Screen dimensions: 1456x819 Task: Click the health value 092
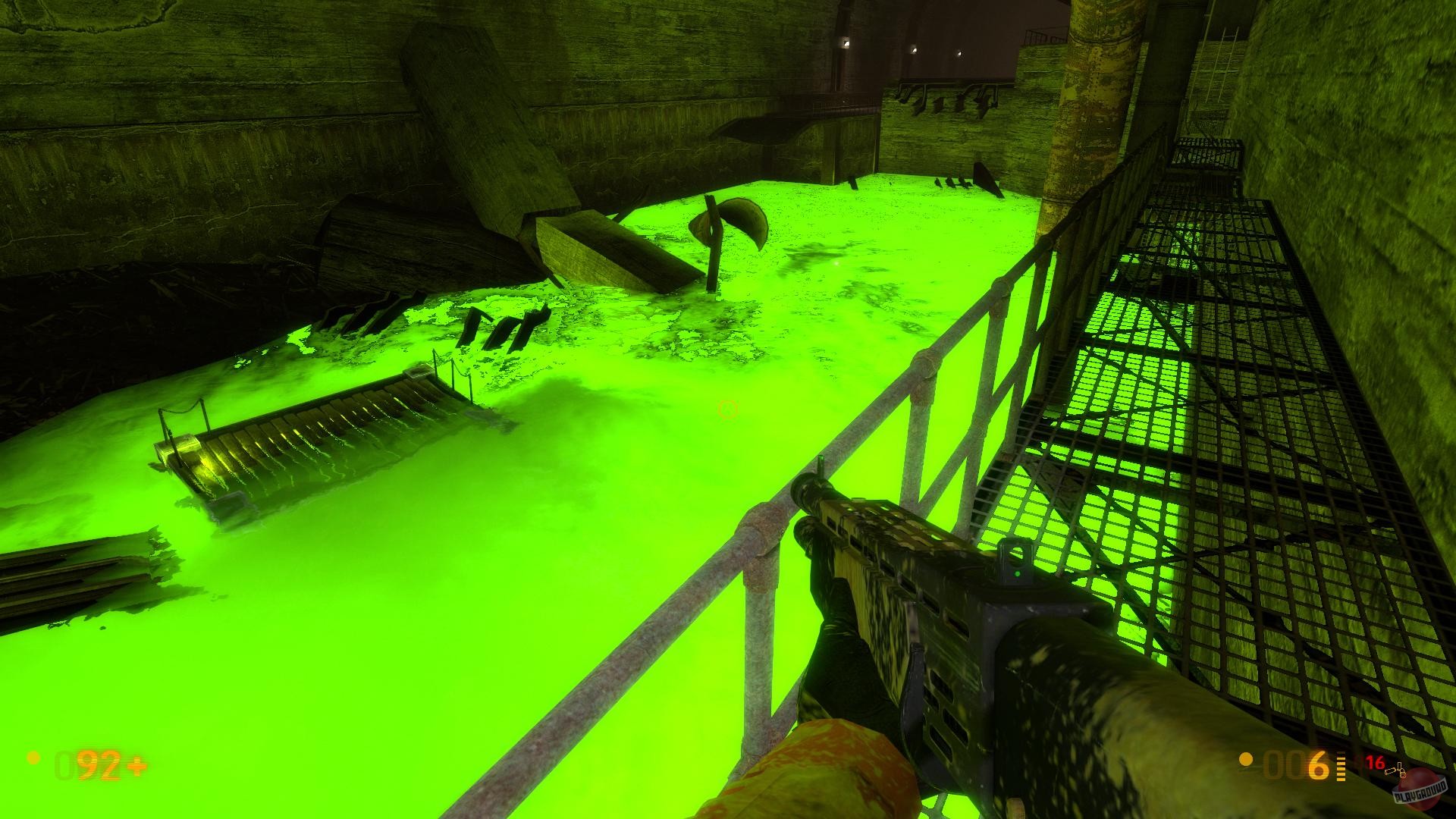click(89, 766)
